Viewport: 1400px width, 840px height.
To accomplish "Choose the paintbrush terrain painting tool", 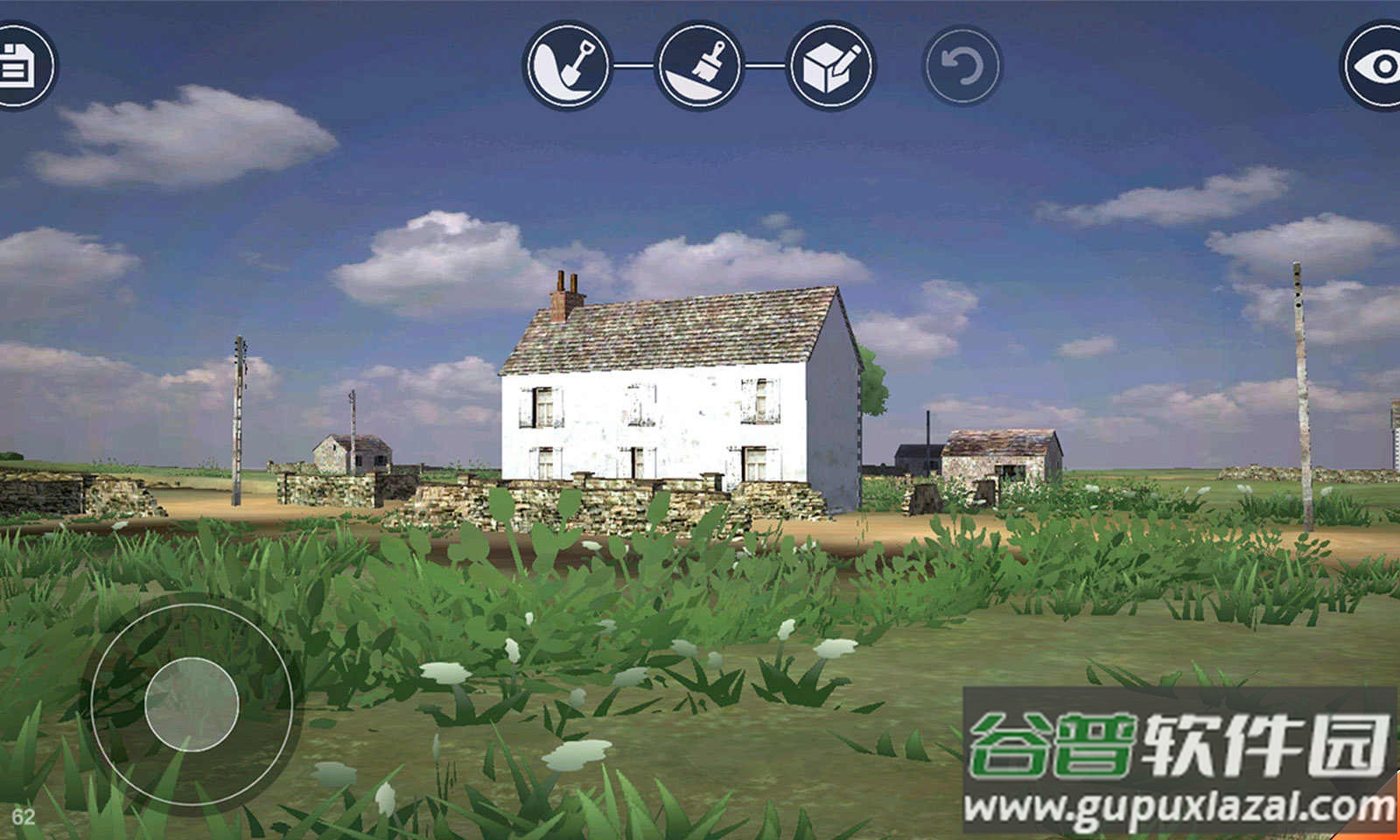I will pyautogui.click(x=699, y=66).
